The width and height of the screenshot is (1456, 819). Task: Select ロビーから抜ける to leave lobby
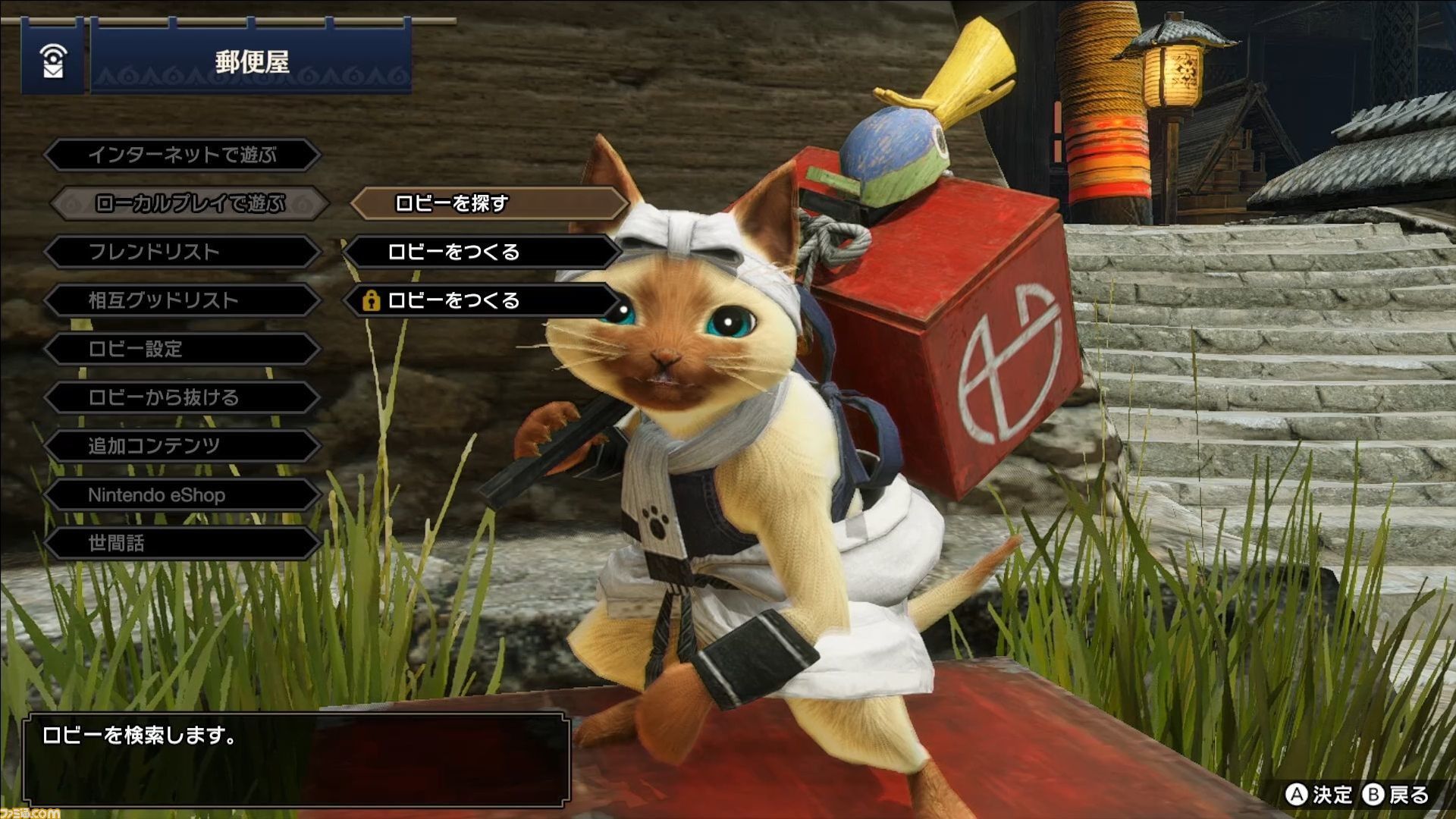pyautogui.click(x=182, y=397)
